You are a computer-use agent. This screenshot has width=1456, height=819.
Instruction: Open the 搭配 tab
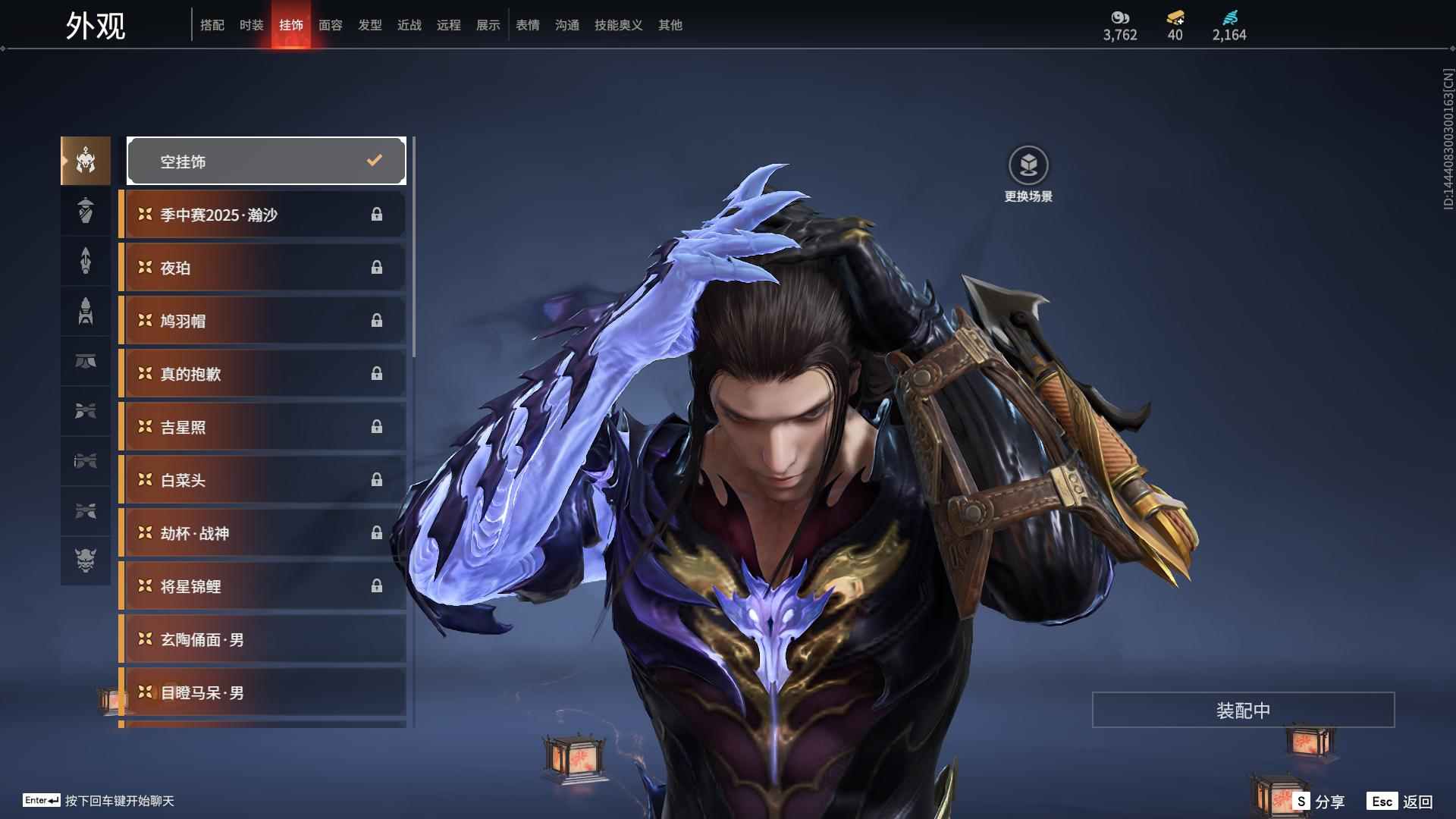tap(212, 25)
